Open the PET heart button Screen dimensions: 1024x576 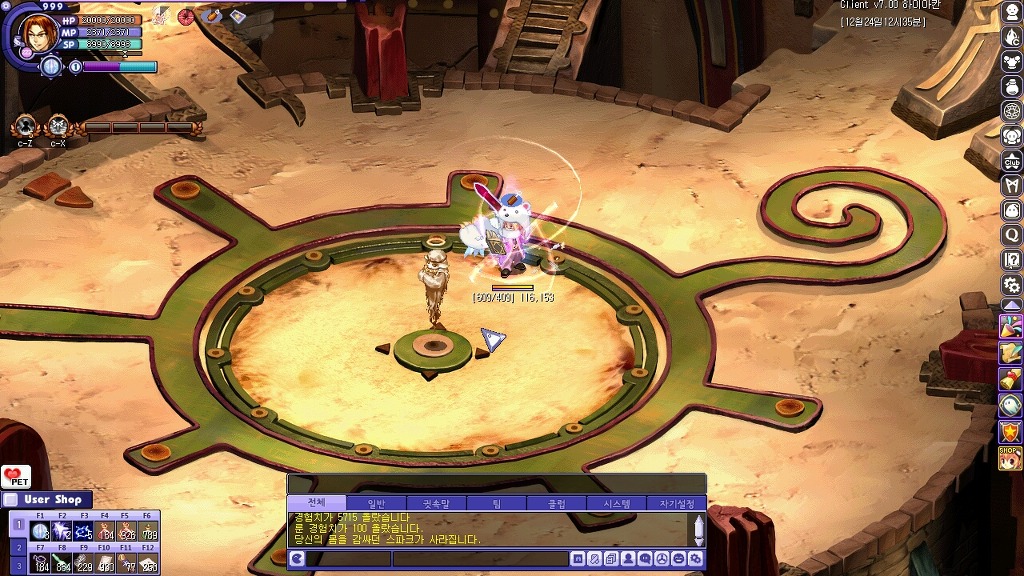click(x=16, y=477)
